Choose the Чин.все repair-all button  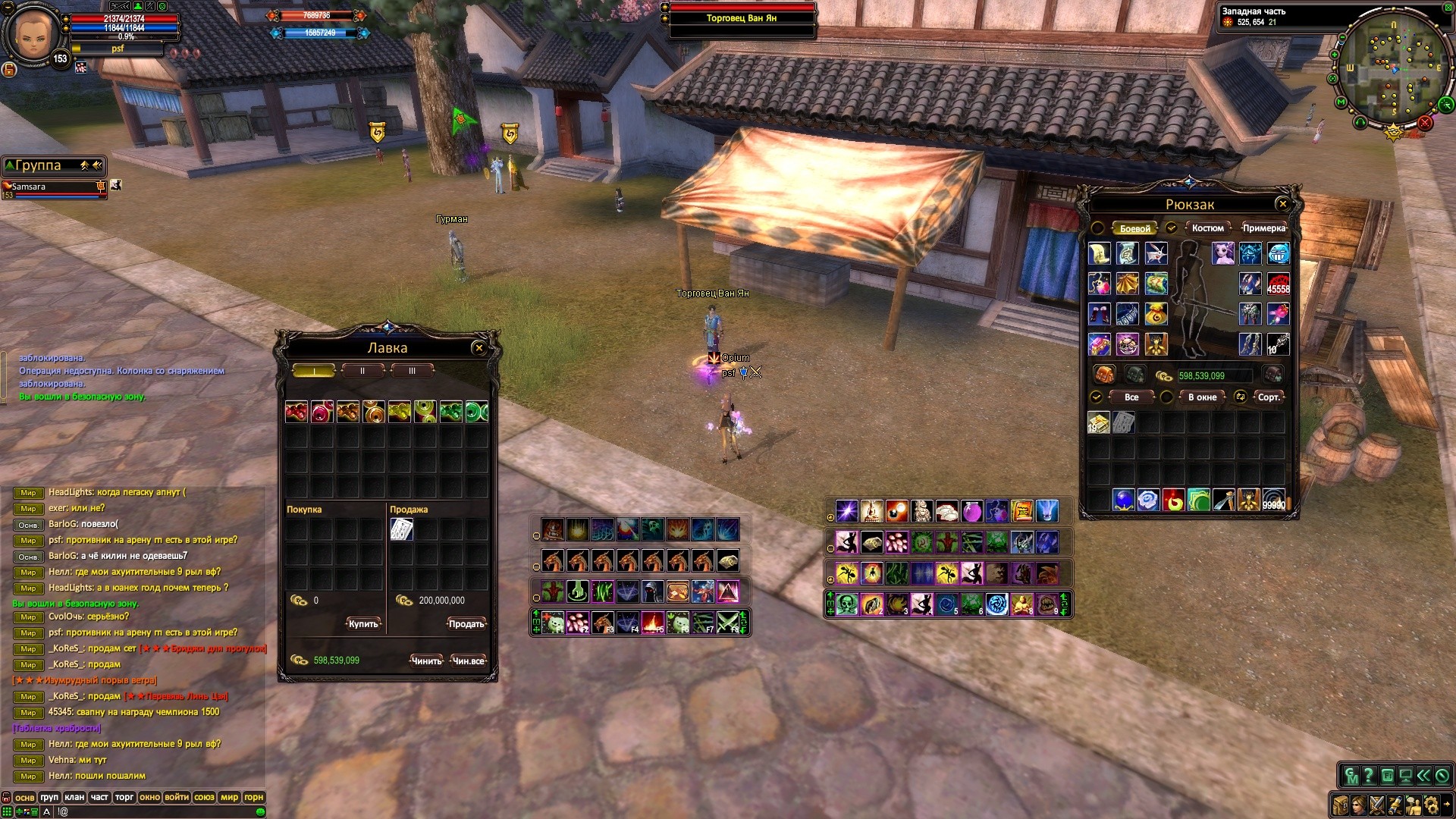coord(468,661)
